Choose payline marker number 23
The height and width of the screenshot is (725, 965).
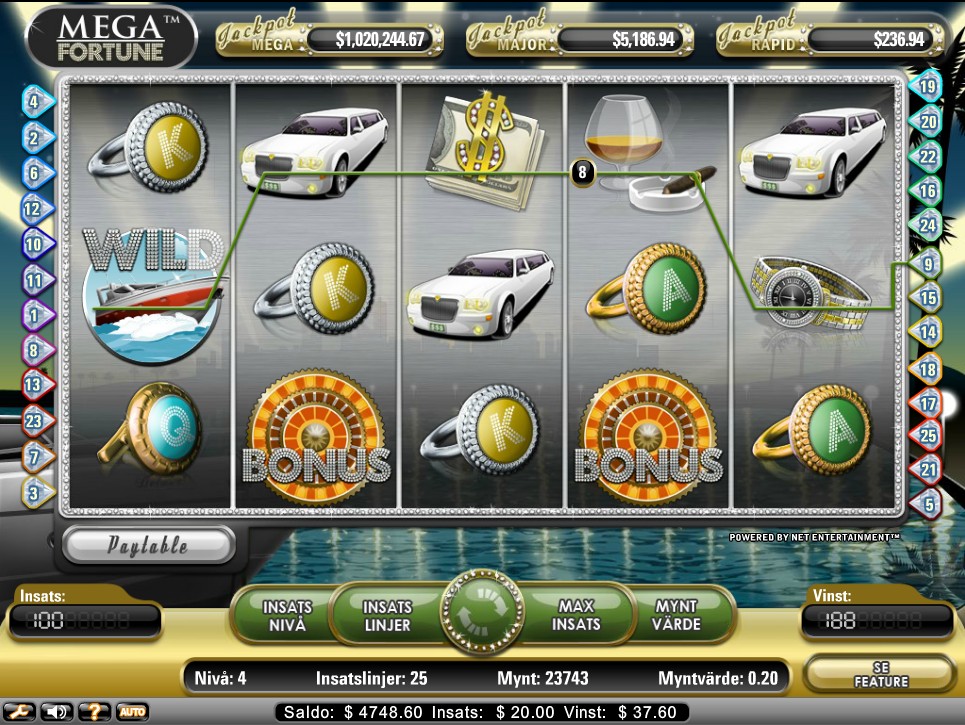(x=36, y=421)
